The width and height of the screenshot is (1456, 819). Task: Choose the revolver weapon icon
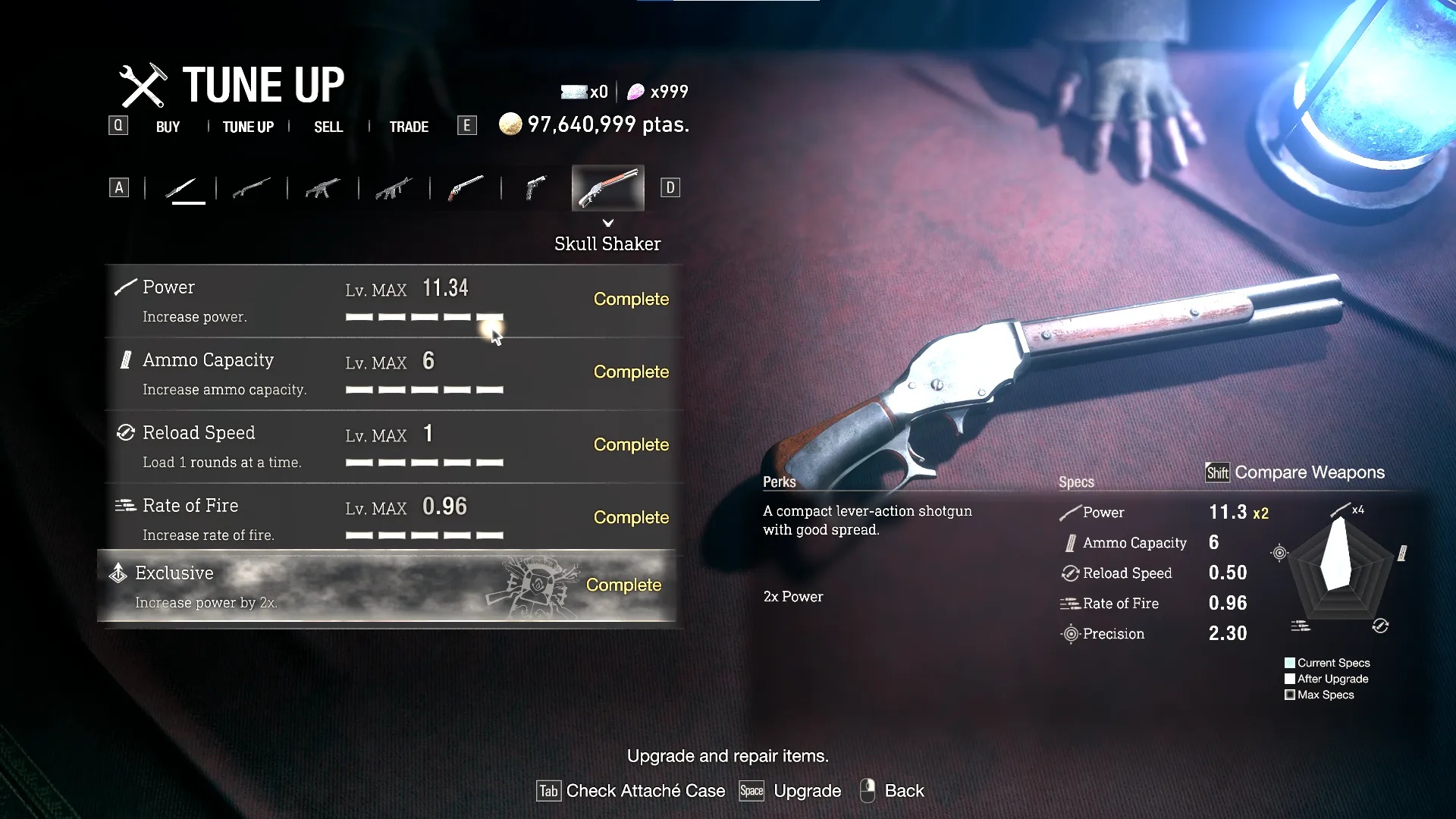click(x=466, y=187)
